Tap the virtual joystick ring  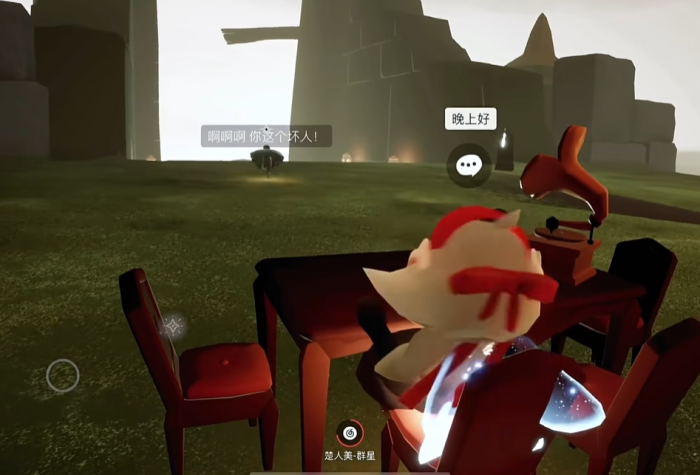(63, 376)
